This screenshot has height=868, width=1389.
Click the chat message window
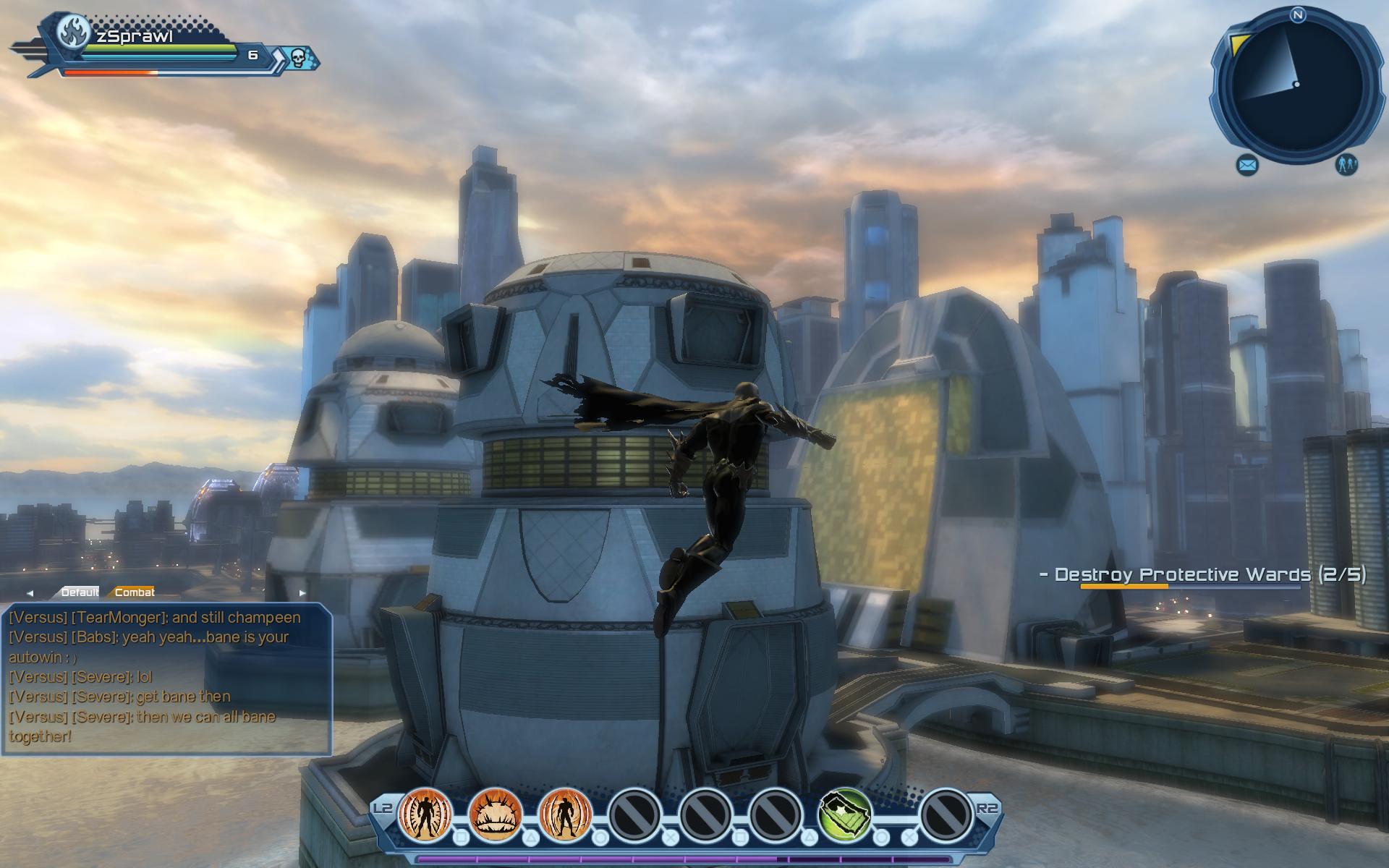click(x=166, y=678)
